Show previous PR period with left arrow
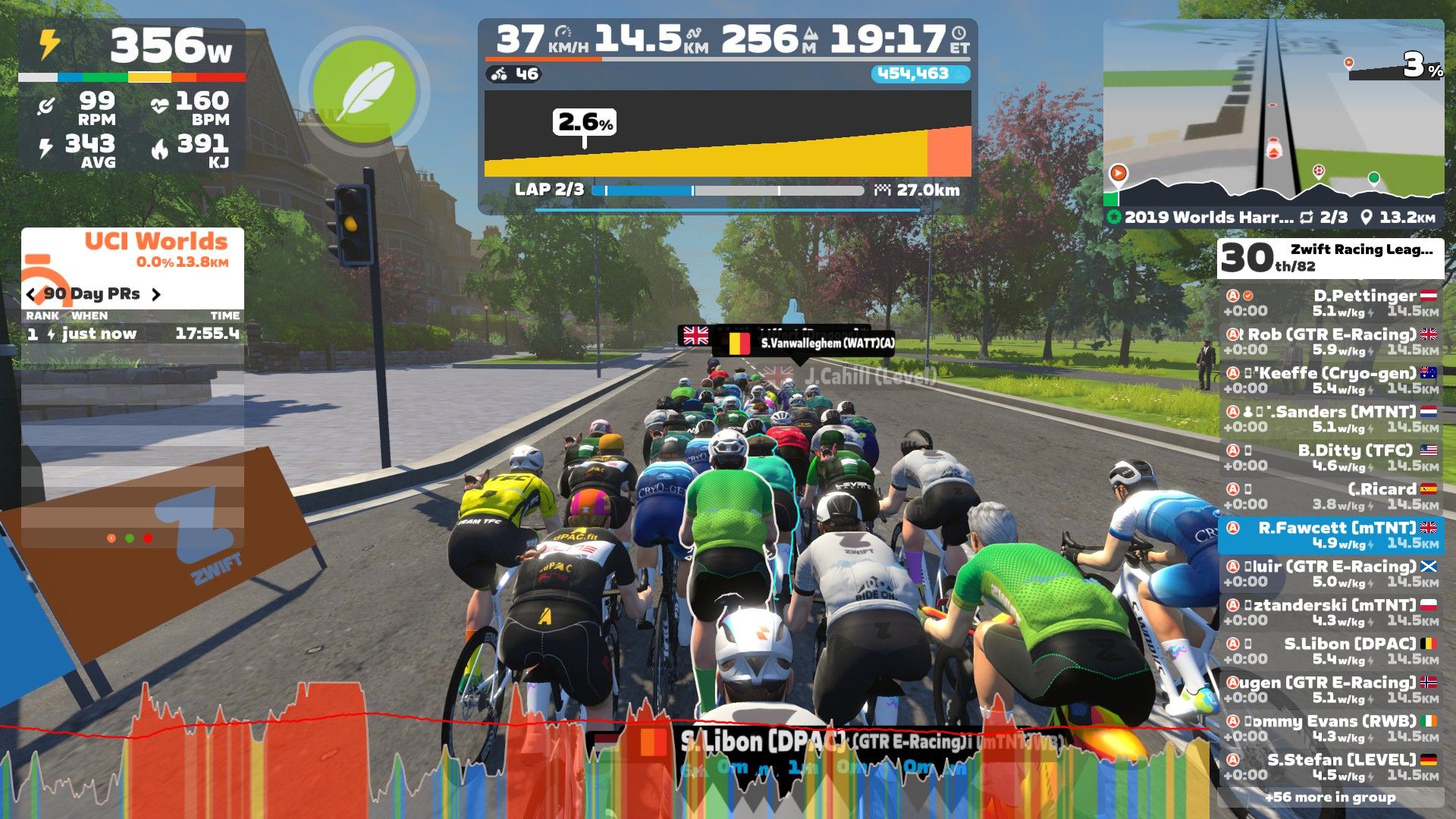The width and height of the screenshot is (1456, 819). (30, 294)
